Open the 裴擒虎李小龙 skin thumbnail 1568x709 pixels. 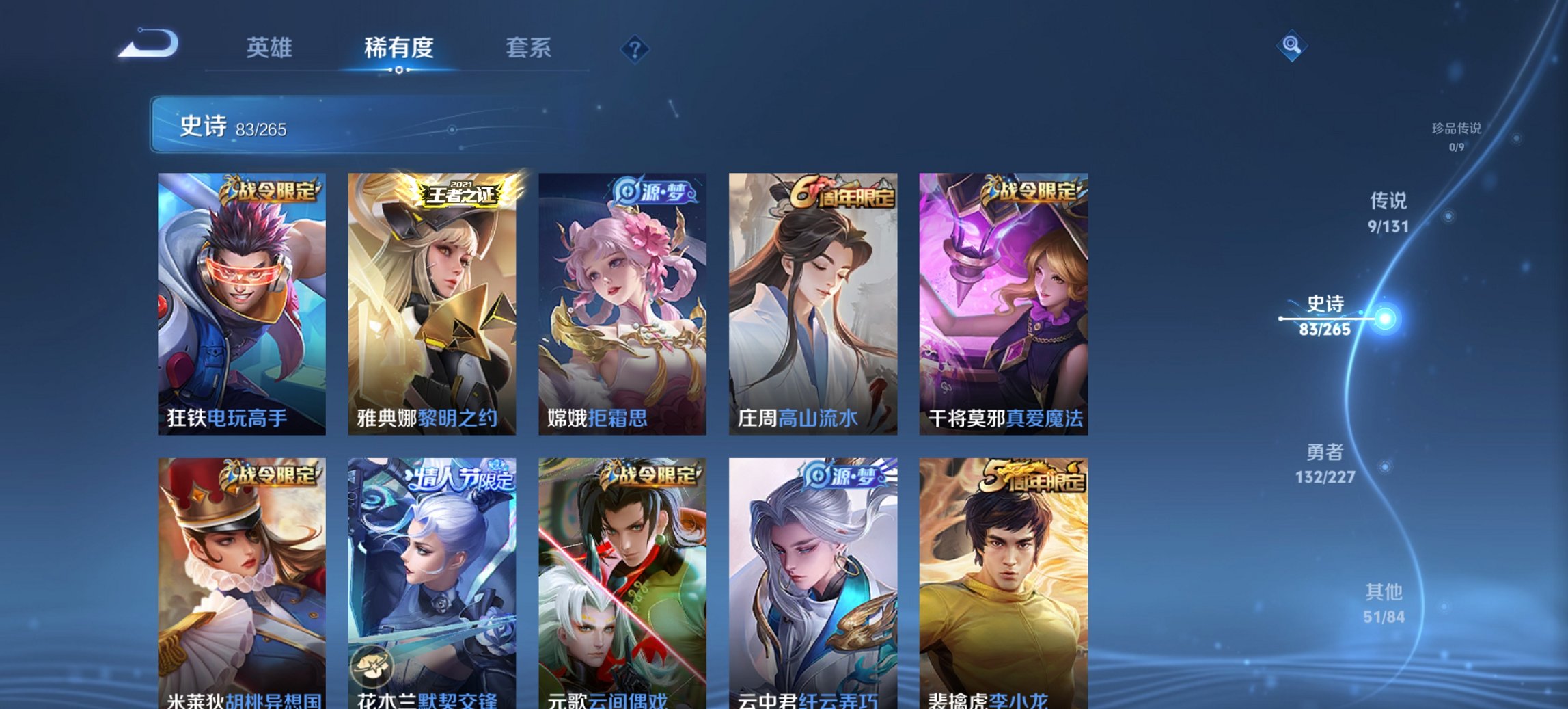pos(1004,588)
